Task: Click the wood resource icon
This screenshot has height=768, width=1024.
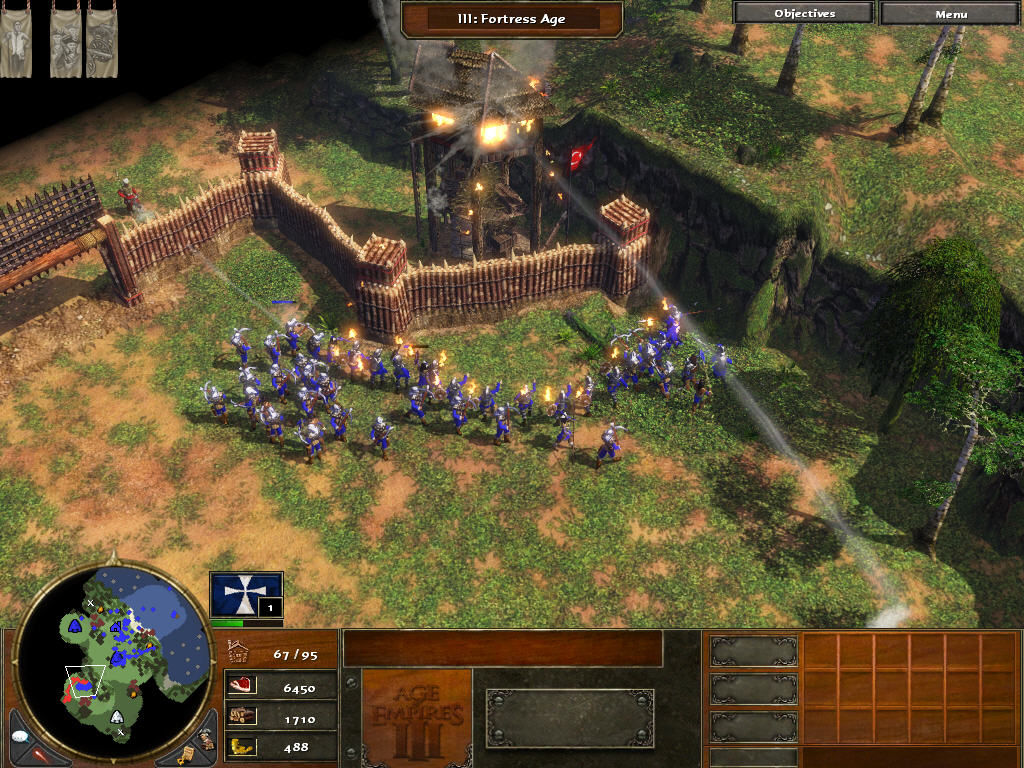Action: (242, 716)
